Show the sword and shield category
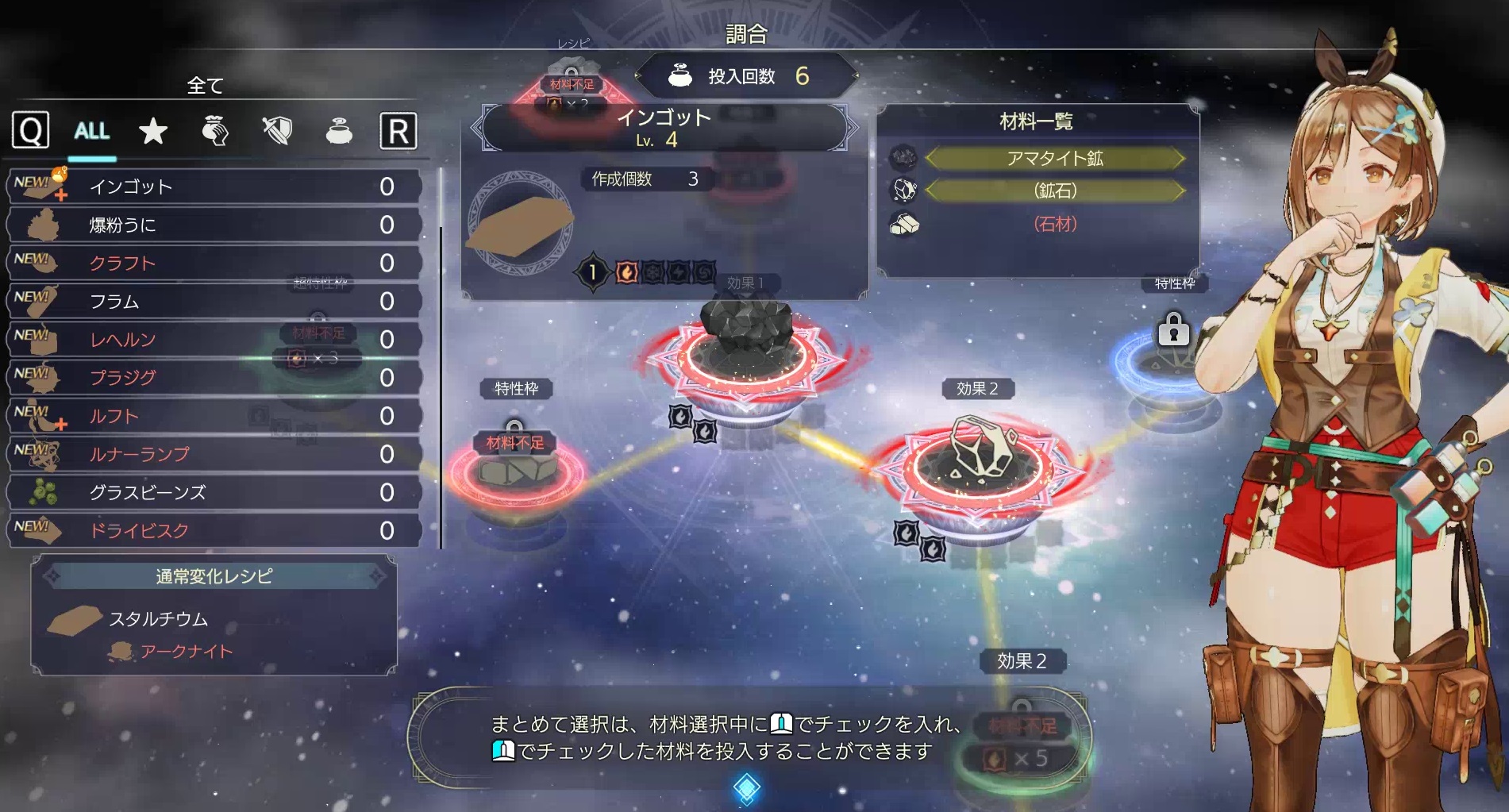This screenshot has height=812, width=1509. tap(277, 131)
